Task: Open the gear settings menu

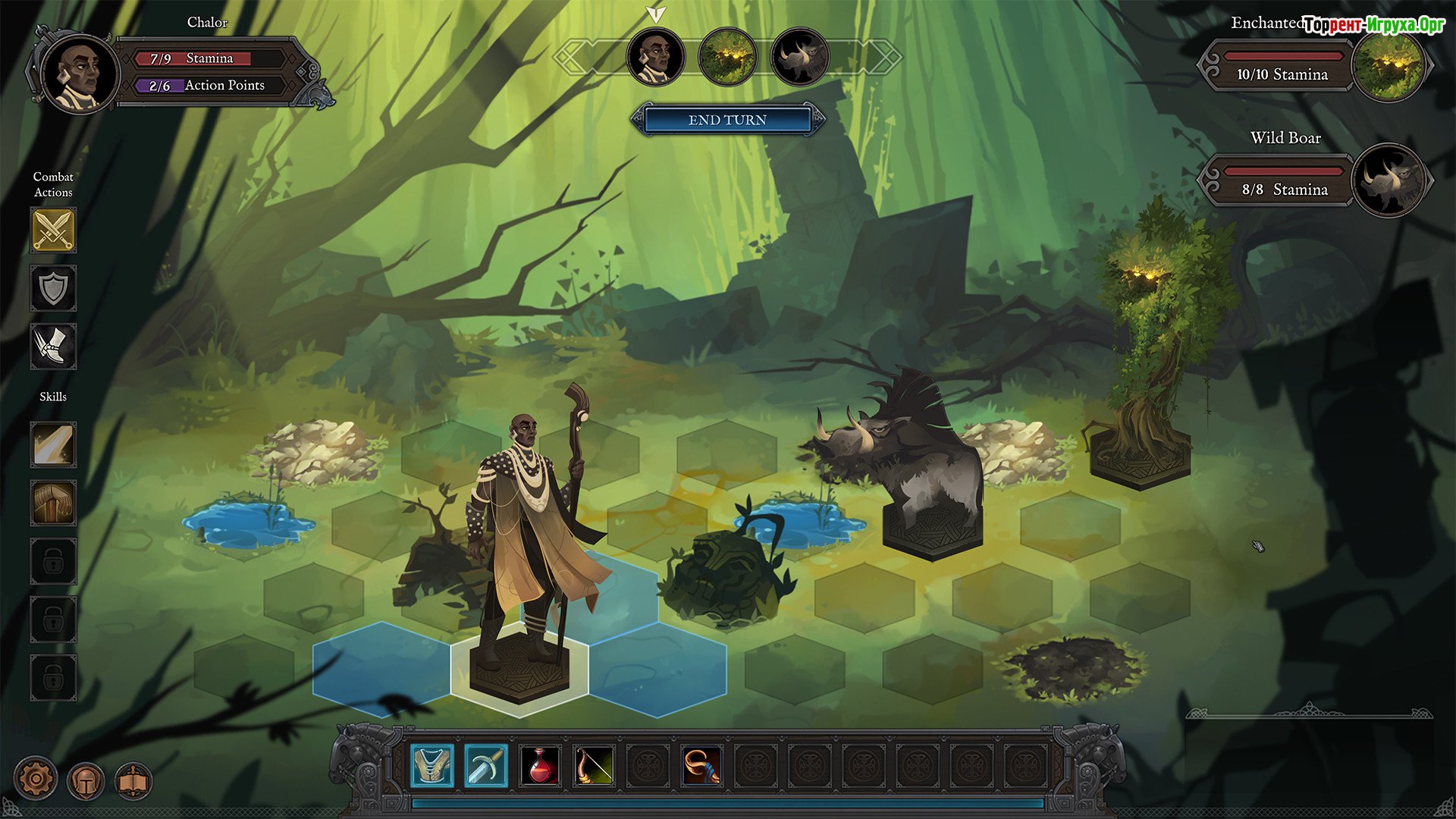Action: point(36,779)
